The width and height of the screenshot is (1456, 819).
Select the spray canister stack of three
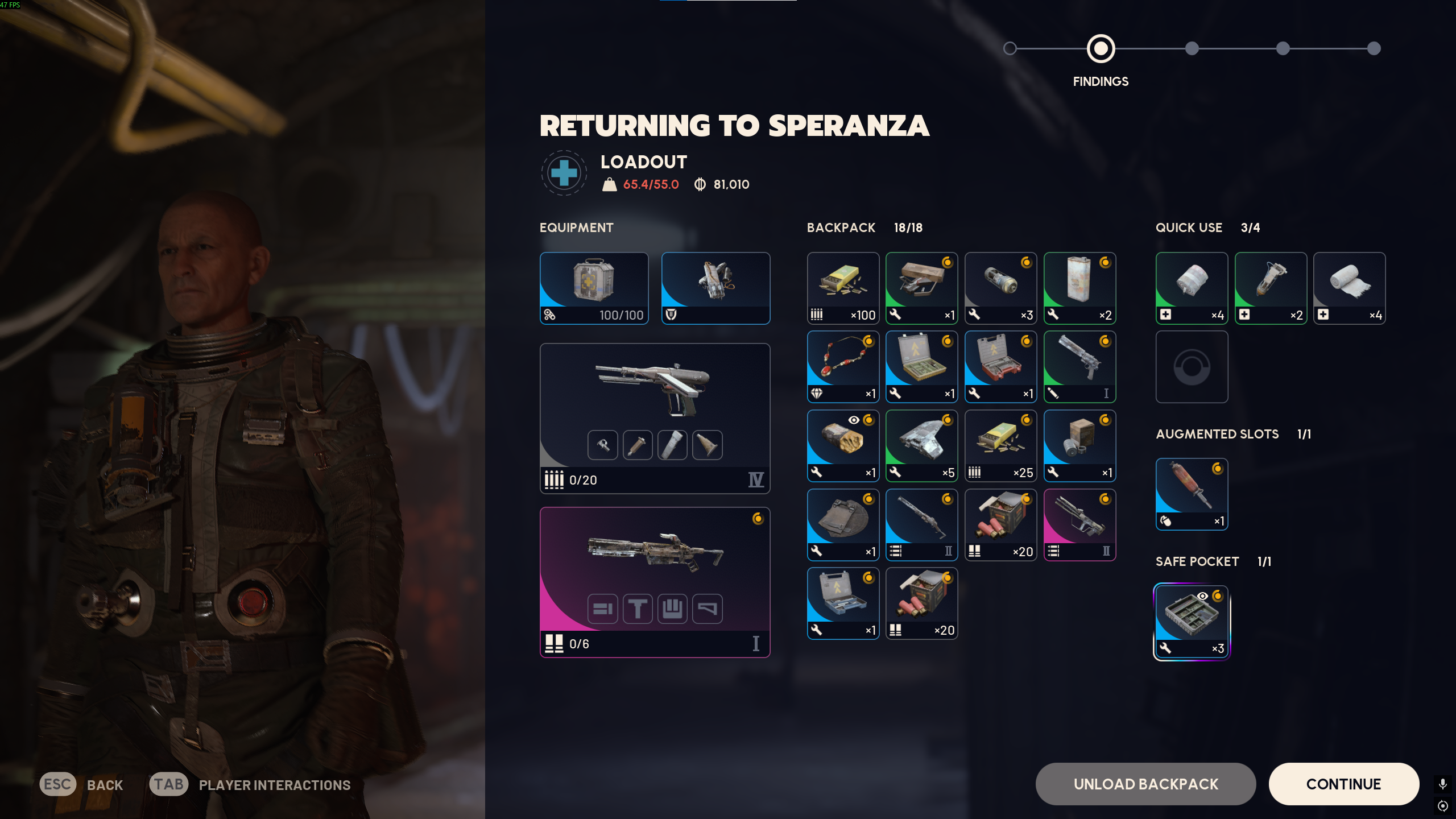point(1000,288)
